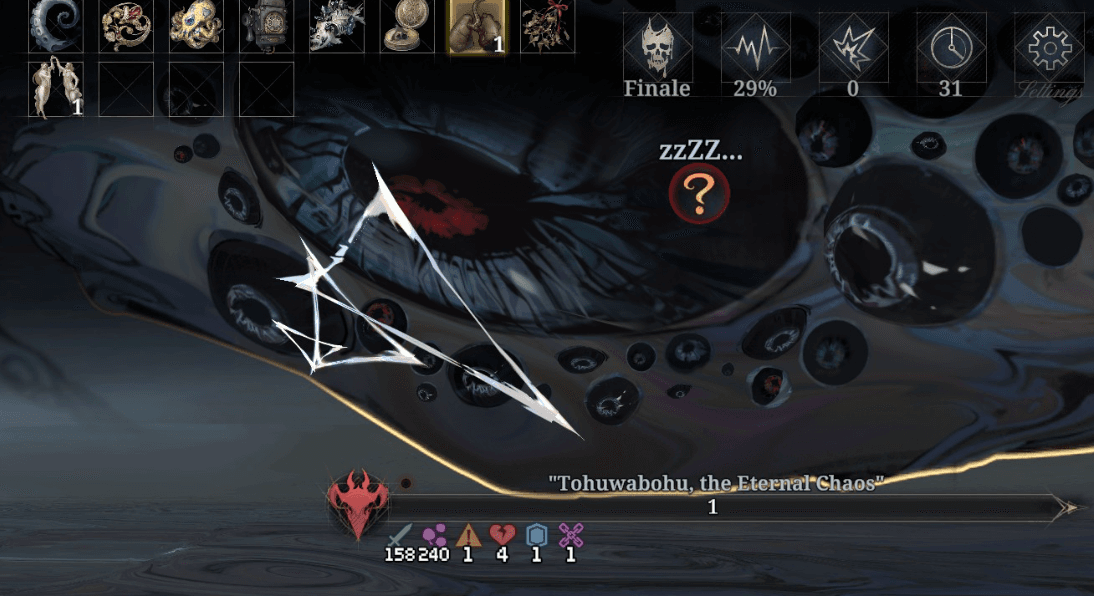Select the dancing statues relic
The height and width of the screenshot is (596, 1094).
55,88
